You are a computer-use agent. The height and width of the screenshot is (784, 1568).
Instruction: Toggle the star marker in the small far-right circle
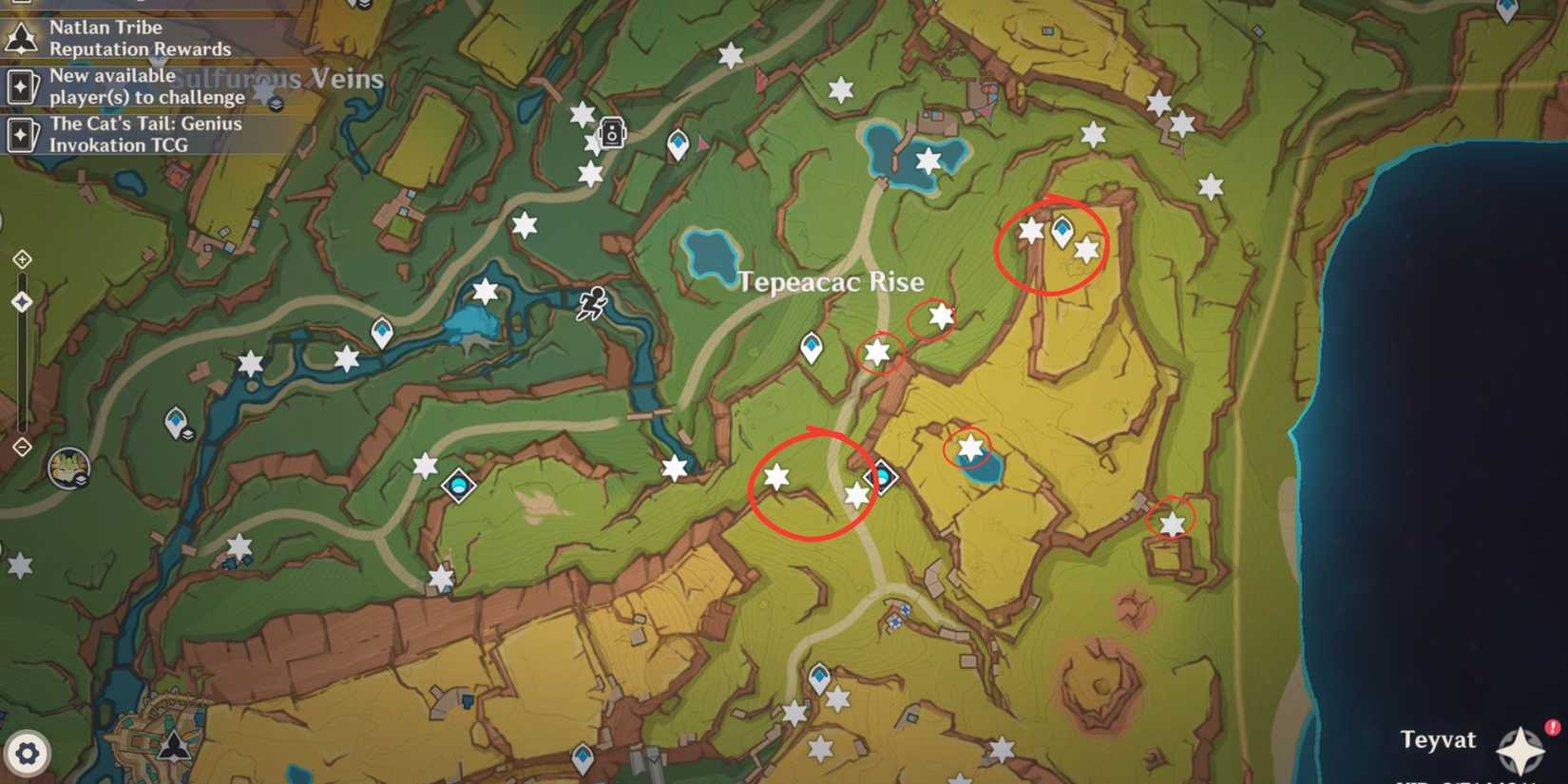(1171, 524)
